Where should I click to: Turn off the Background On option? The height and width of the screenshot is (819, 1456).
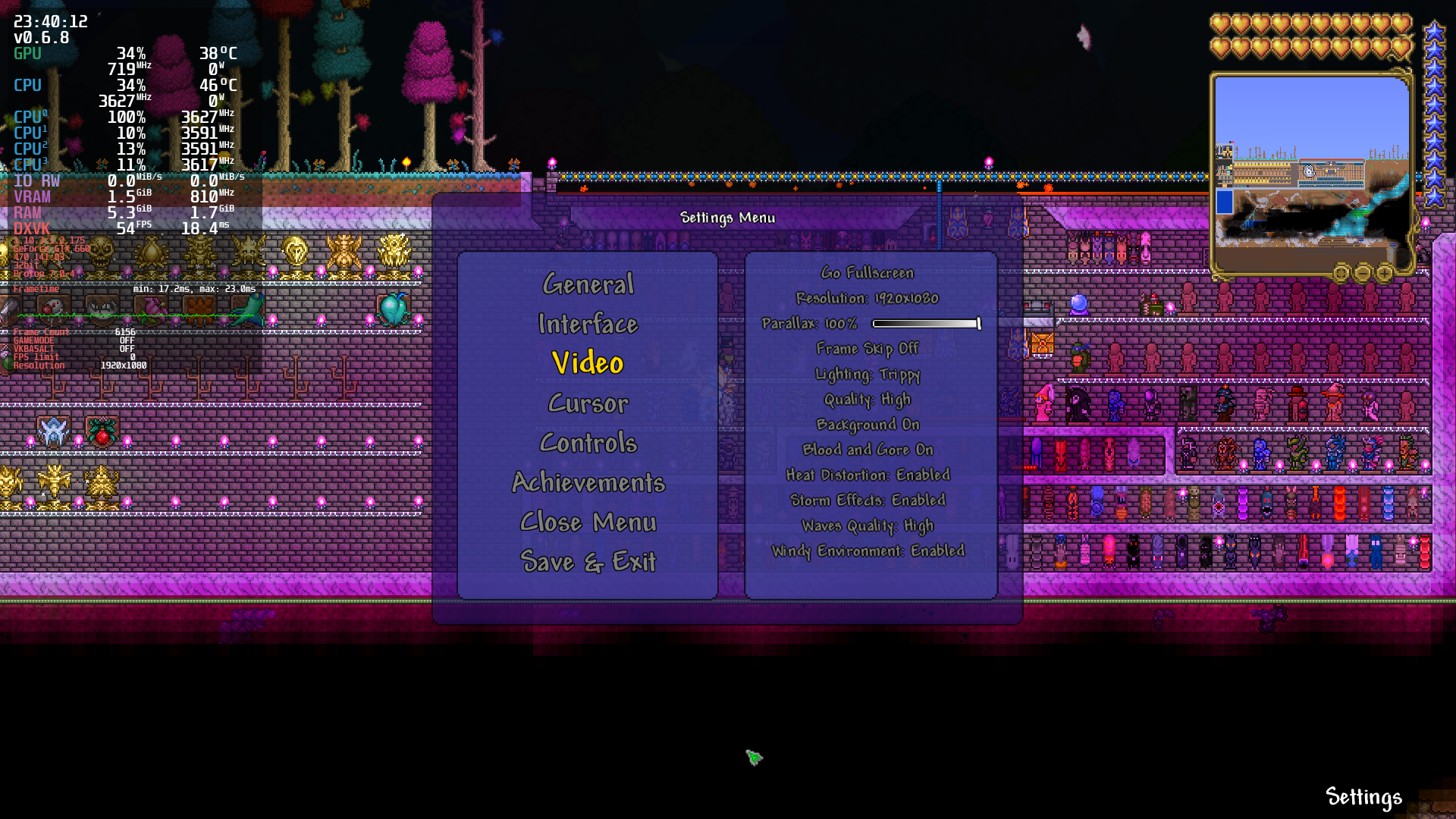pyautogui.click(x=867, y=425)
